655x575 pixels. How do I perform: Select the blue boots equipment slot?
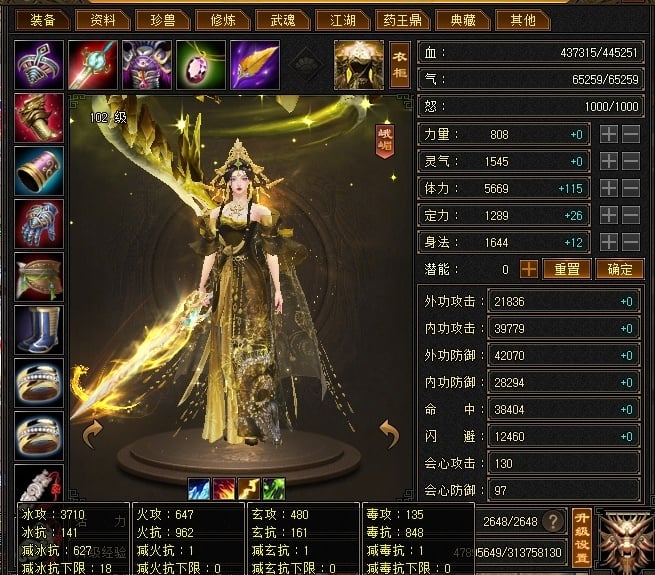(39, 328)
